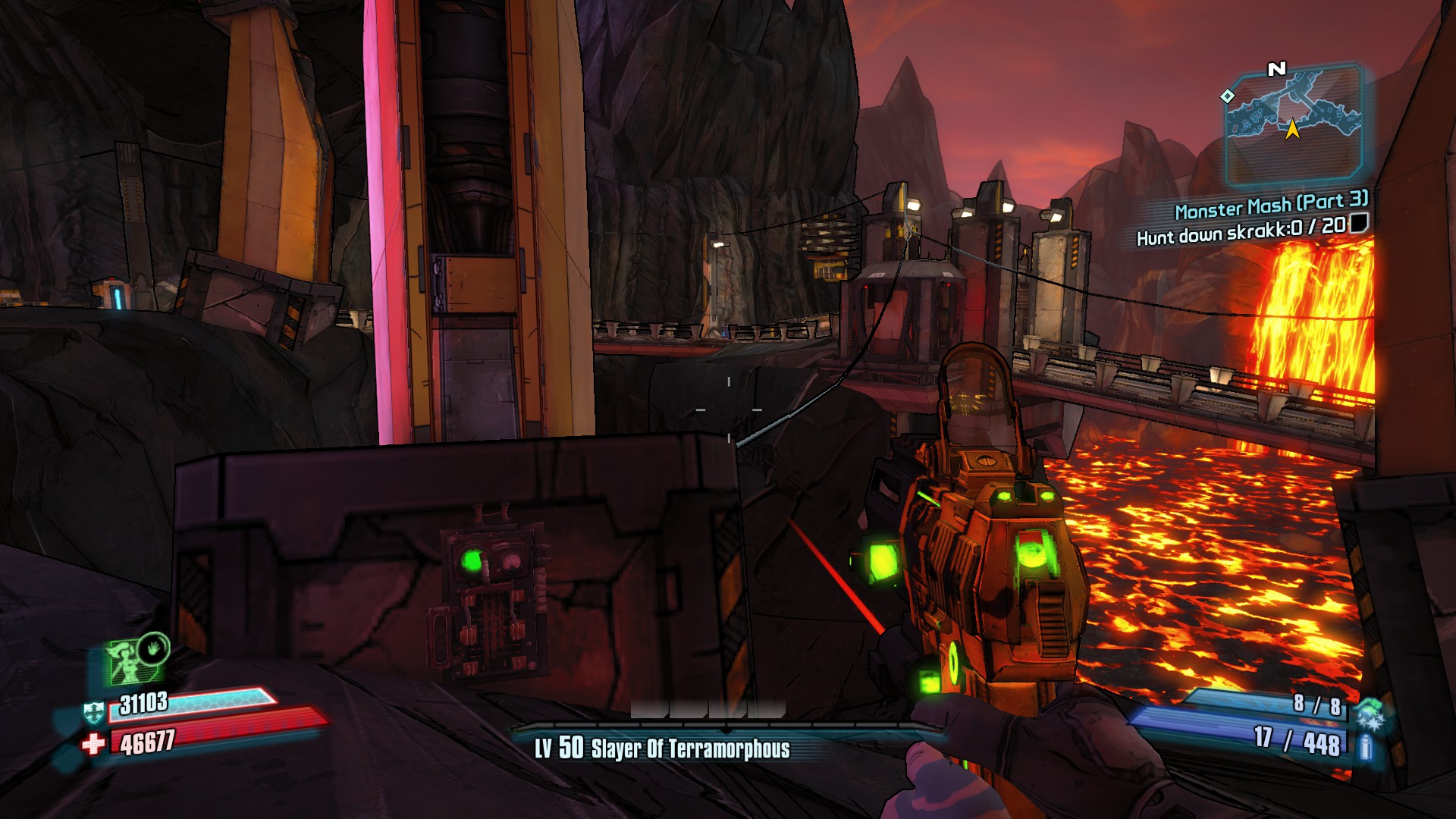The height and width of the screenshot is (819, 1456).
Task: Click the diamond waypoint marker beside minimap
Action: point(1227,98)
